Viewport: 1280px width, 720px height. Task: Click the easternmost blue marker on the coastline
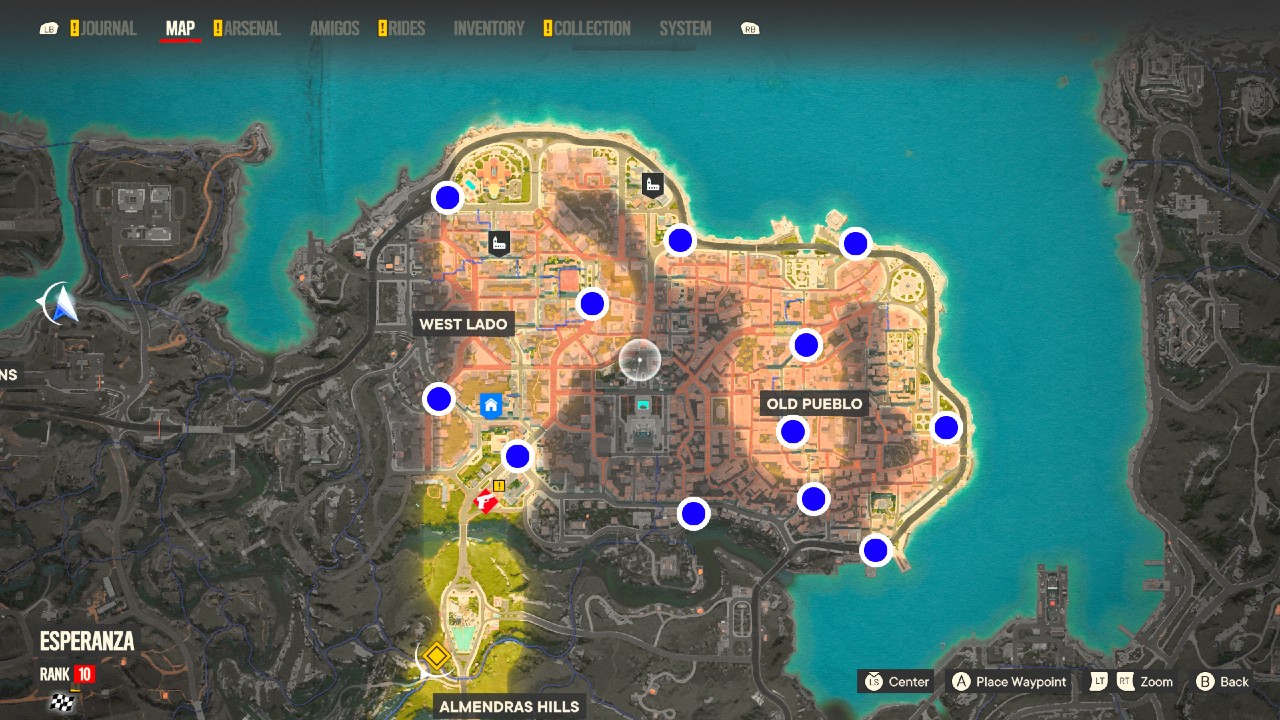(945, 428)
